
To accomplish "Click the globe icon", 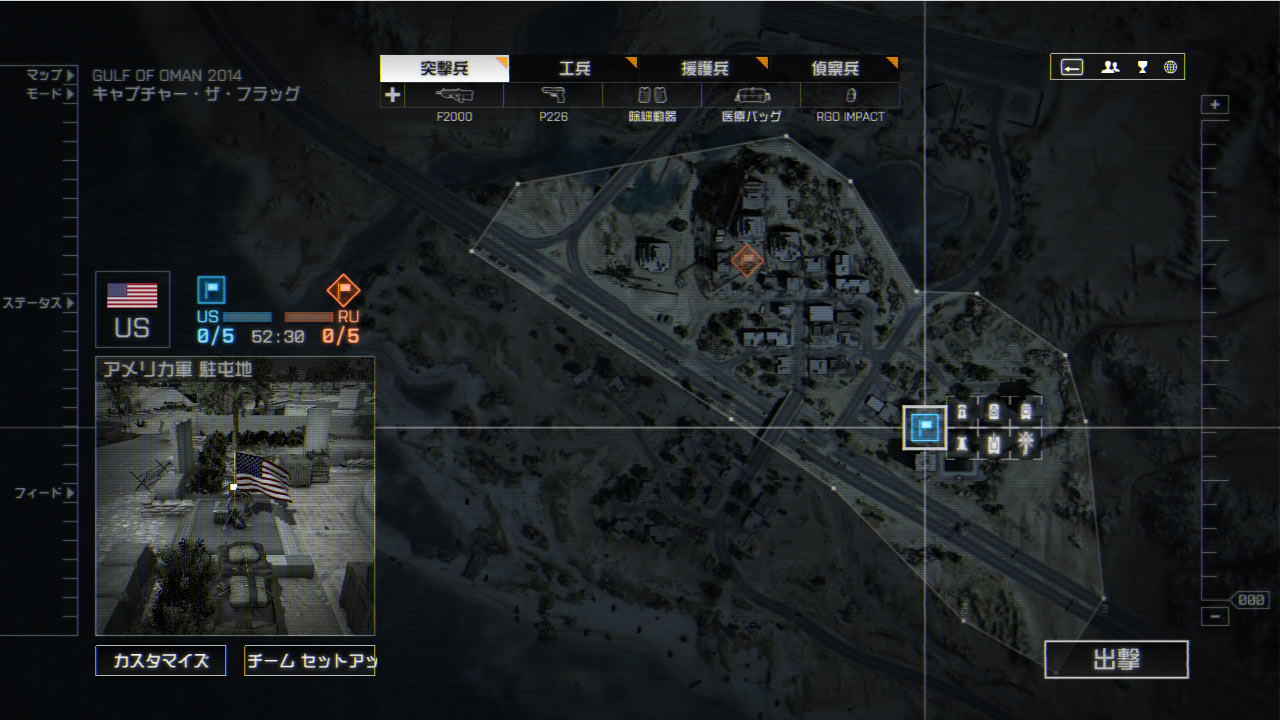I will point(1170,67).
